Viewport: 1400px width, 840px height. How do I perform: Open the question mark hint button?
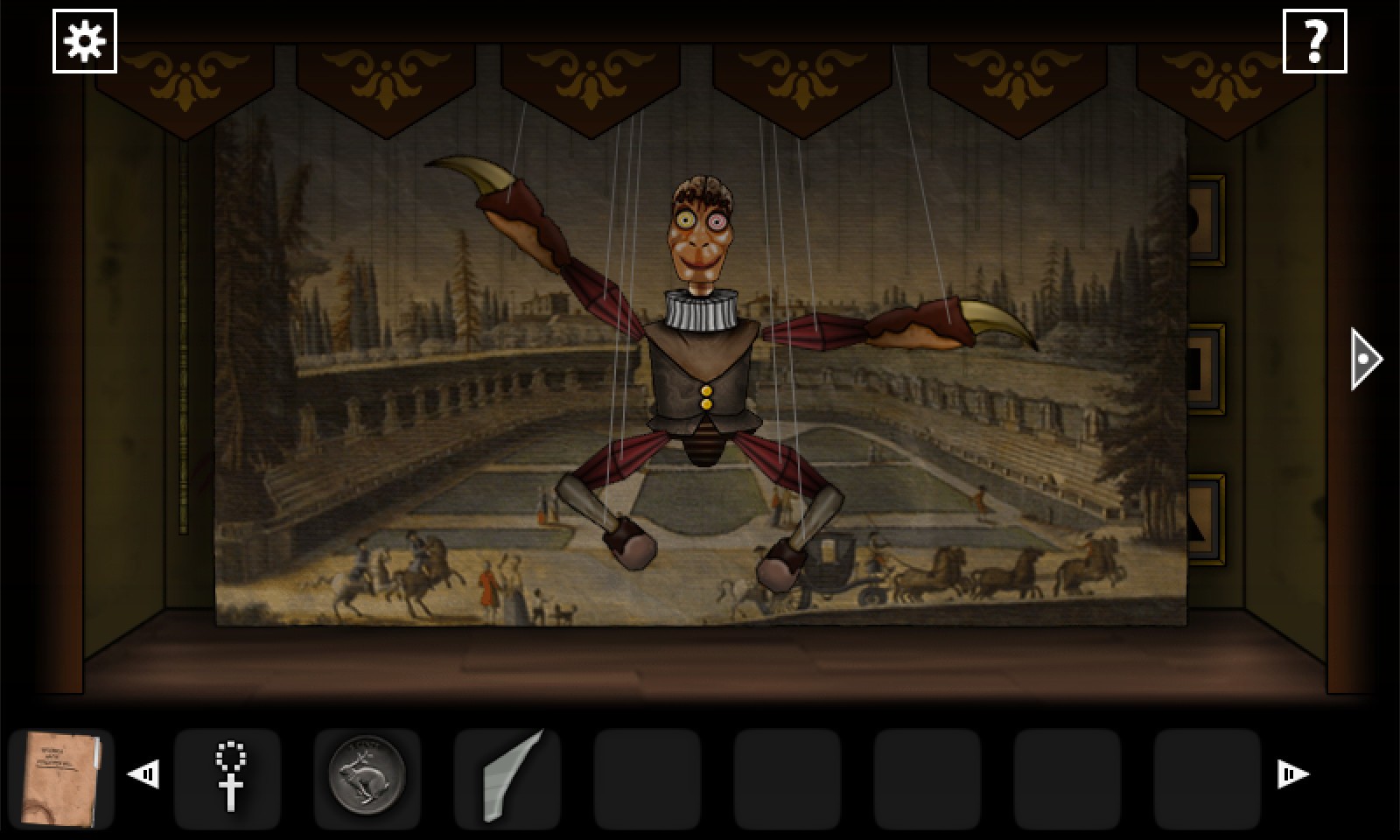click(x=1314, y=41)
